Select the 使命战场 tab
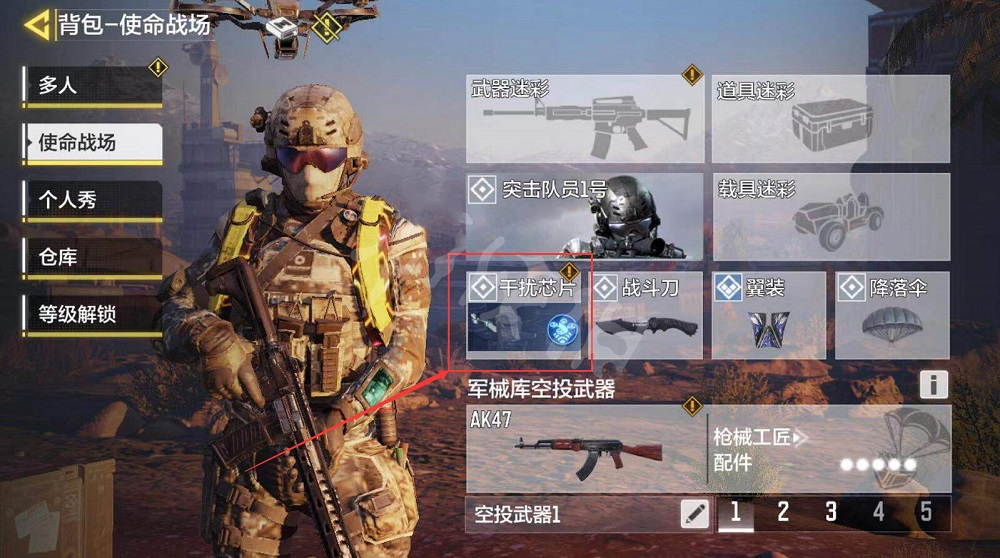Screen dimensions: 1000x558 click(x=92, y=143)
